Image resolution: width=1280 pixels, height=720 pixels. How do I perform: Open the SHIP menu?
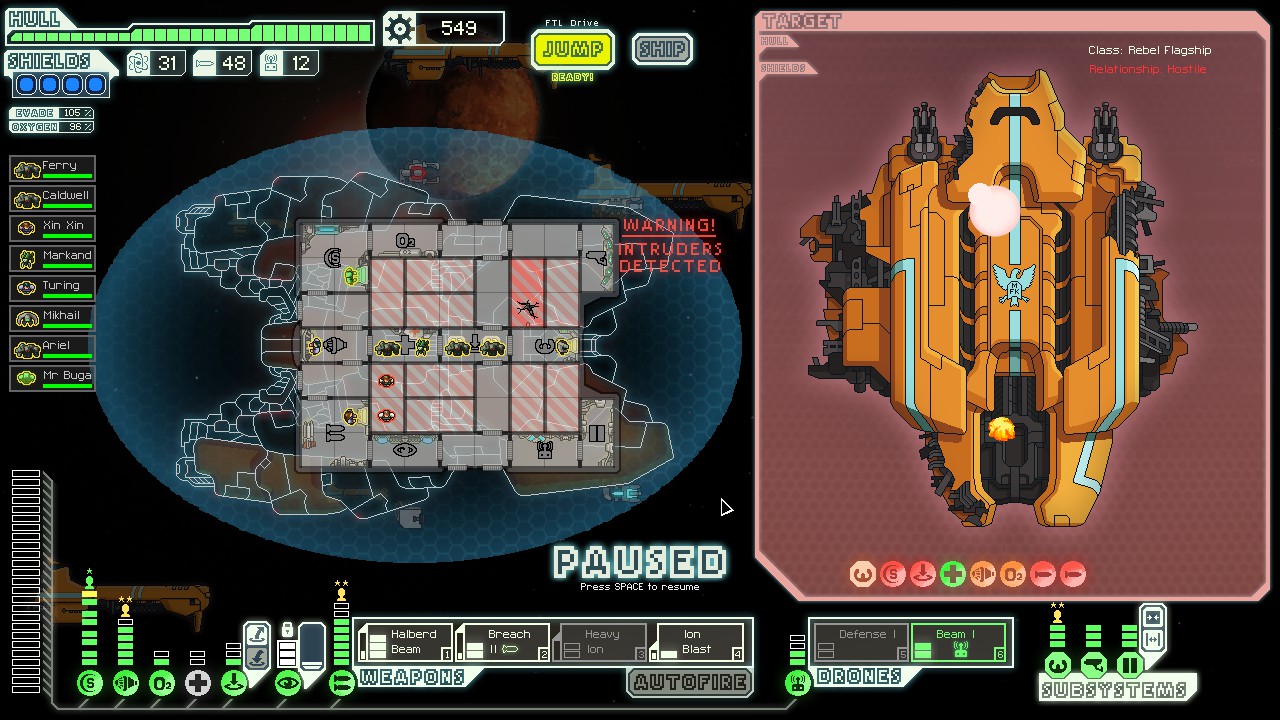point(662,49)
